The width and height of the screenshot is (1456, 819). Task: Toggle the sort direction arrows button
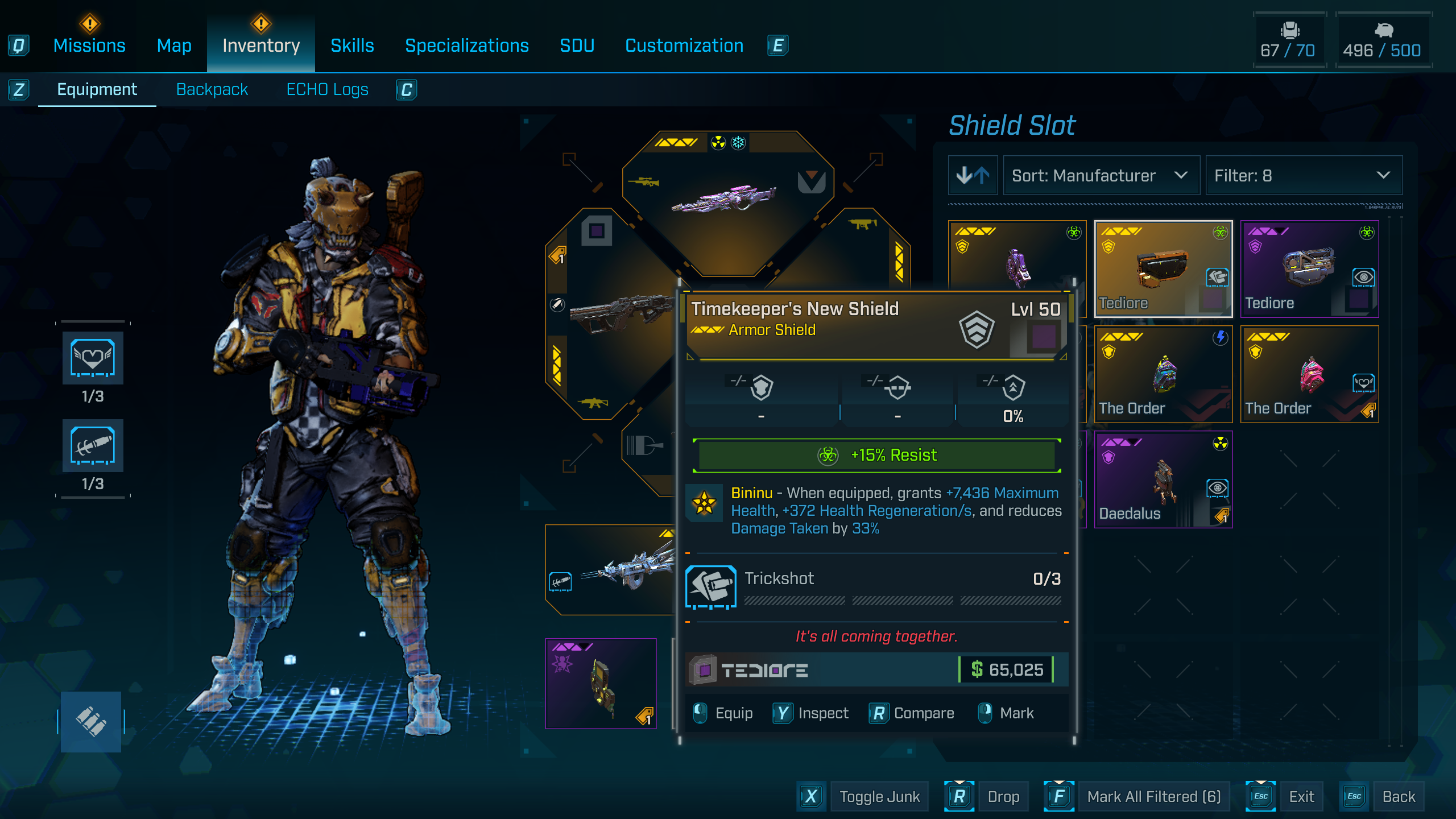pos(973,176)
